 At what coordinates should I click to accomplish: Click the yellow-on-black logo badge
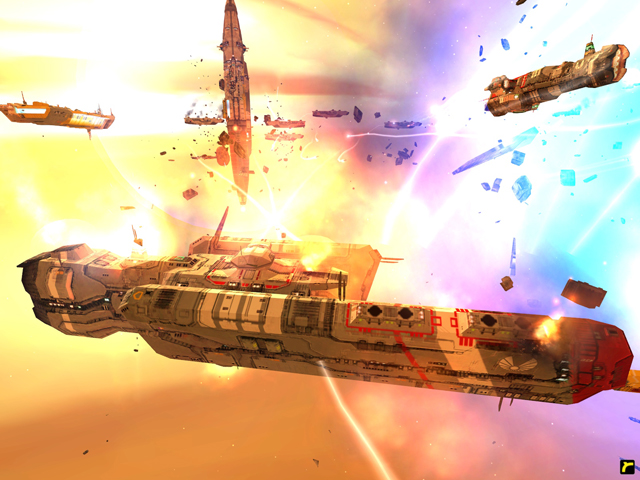pyautogui.click(x=626, y=466)
